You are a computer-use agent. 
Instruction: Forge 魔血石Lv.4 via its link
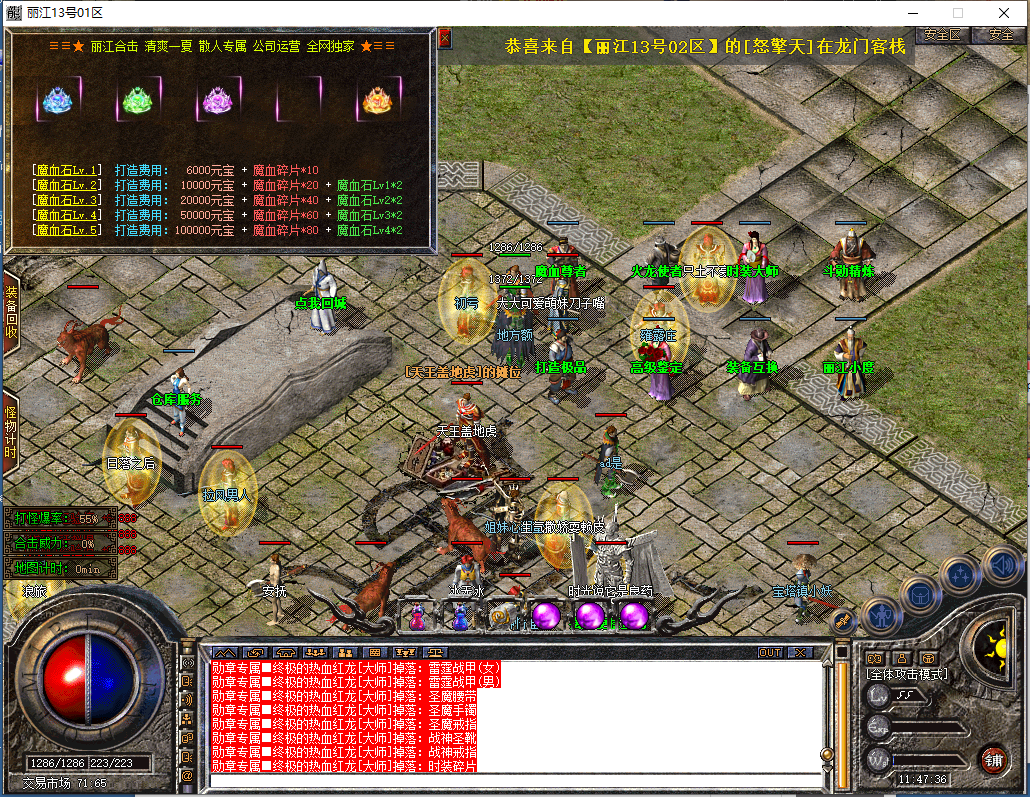click(67, 216)
